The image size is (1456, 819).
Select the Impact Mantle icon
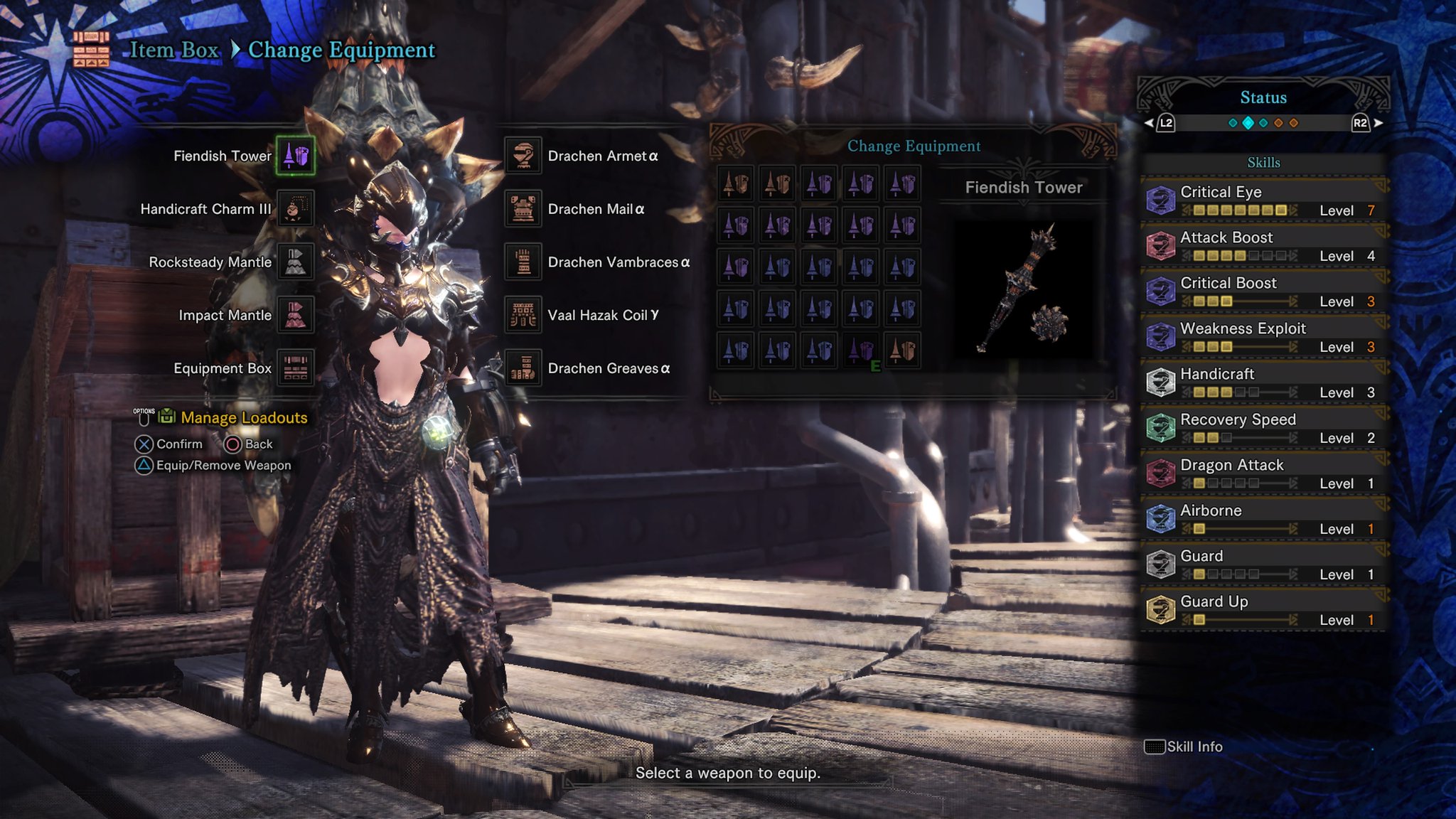(x=294, y=315)
